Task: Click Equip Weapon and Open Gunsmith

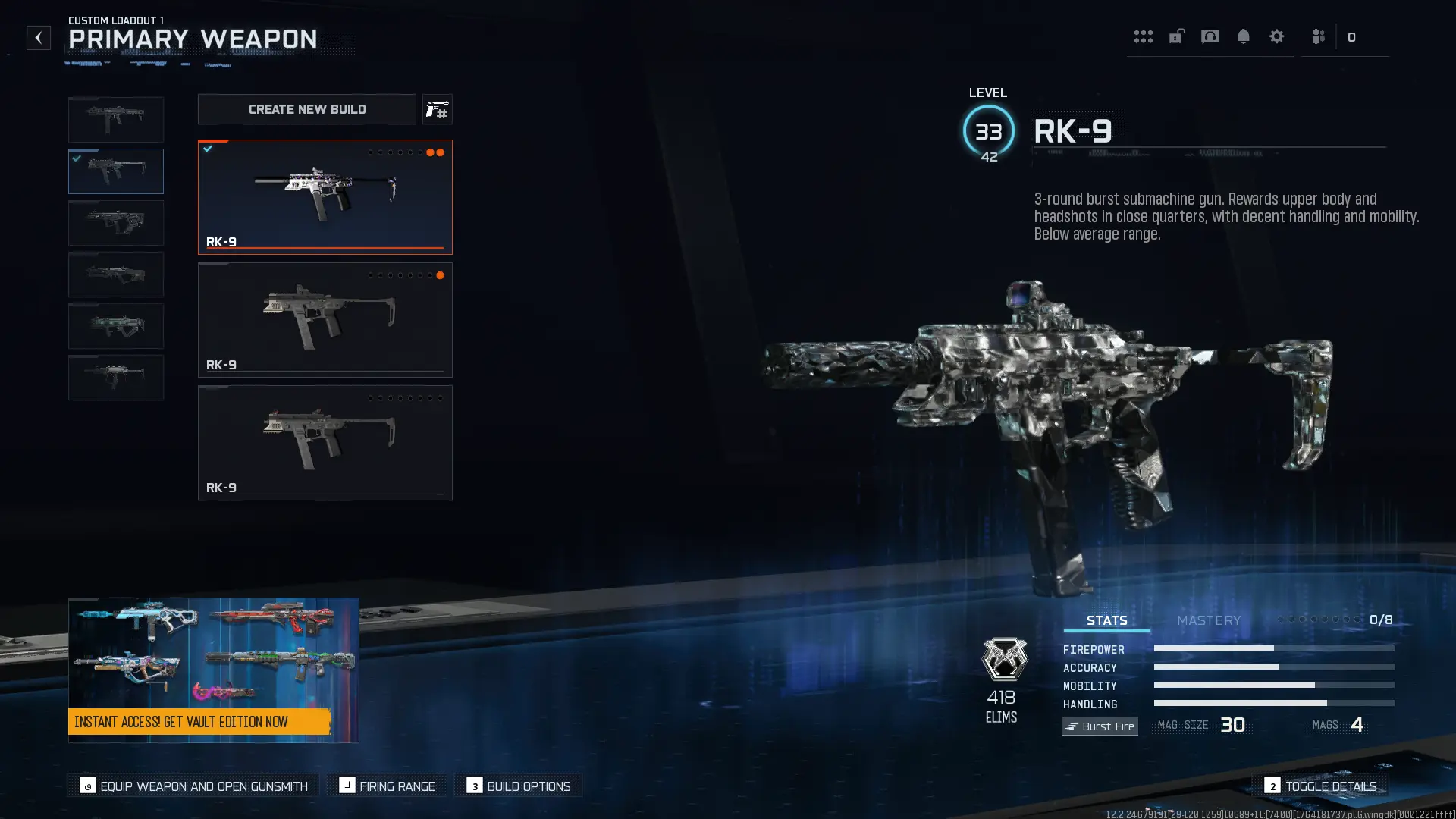Action: (x=193, y=786)
